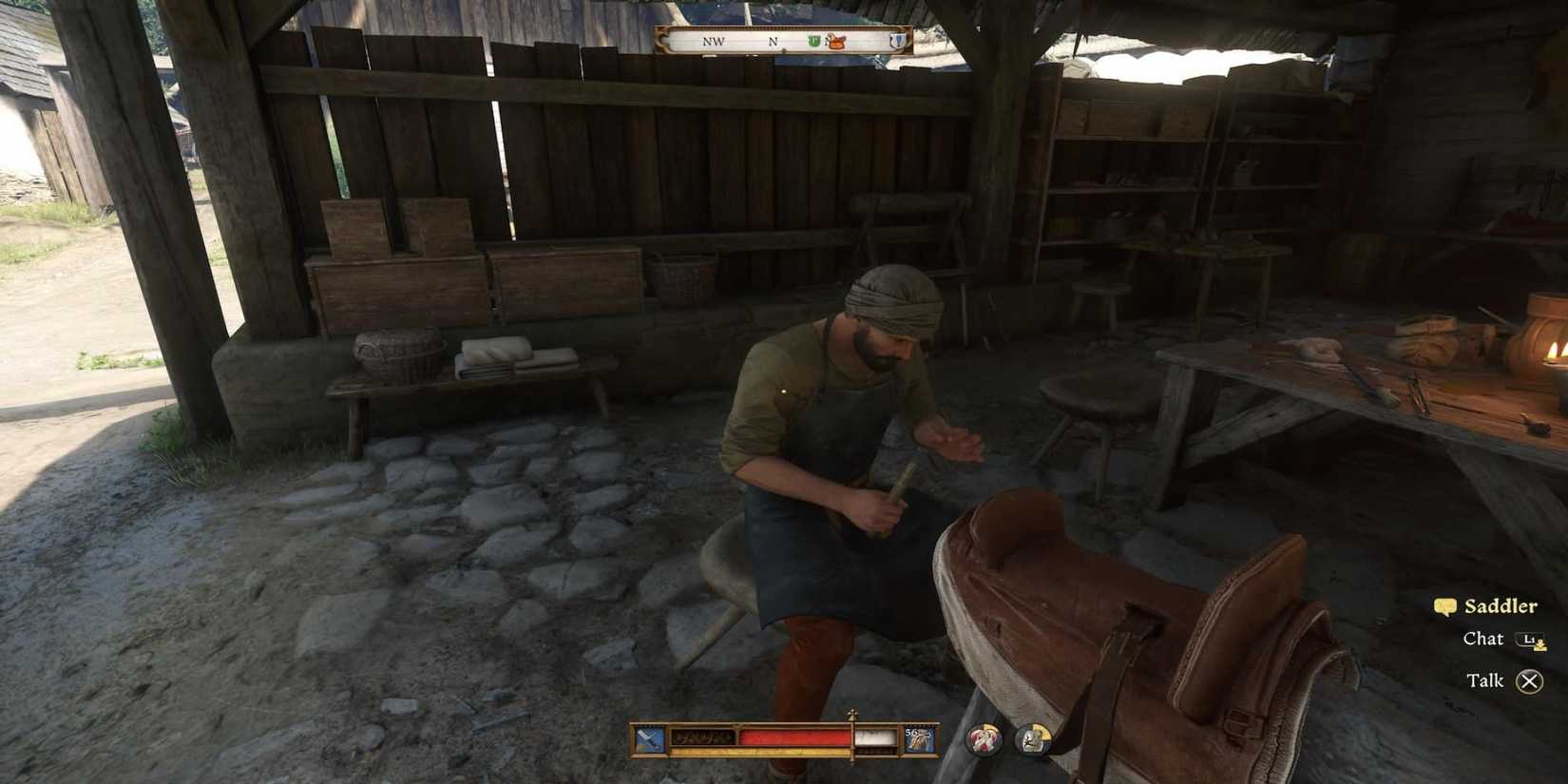
Task: Choose the Chat option
Action: [x=1482, y=640]
